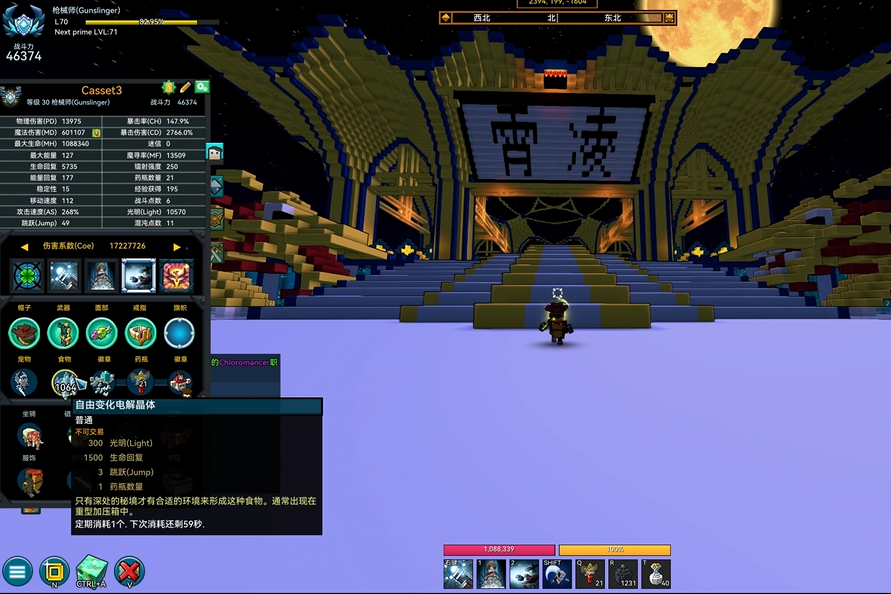Select the face (面部) equipment slot
Screen dimensions: 891x594
(102, 333)
